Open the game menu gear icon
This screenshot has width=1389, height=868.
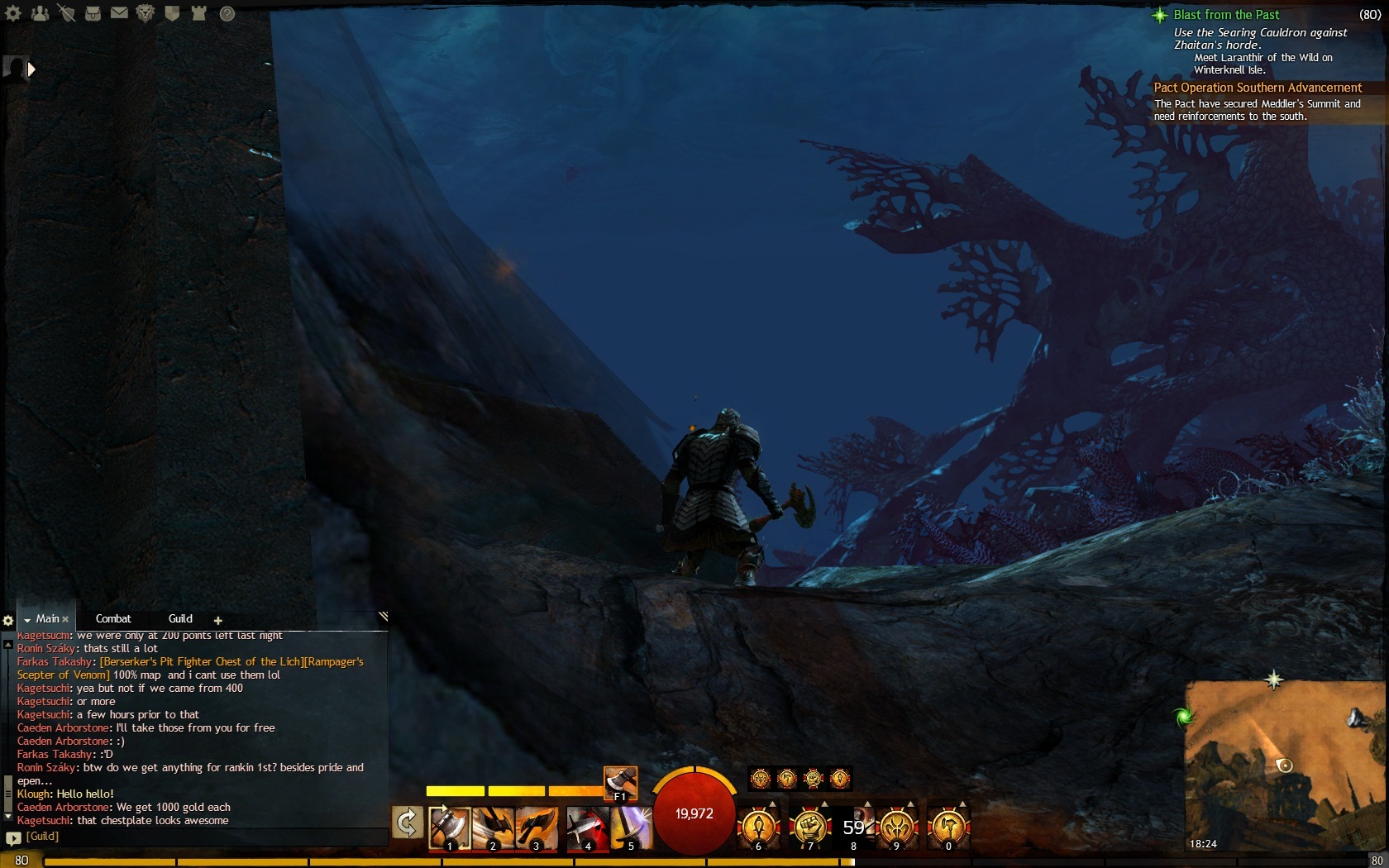point(13,13)
